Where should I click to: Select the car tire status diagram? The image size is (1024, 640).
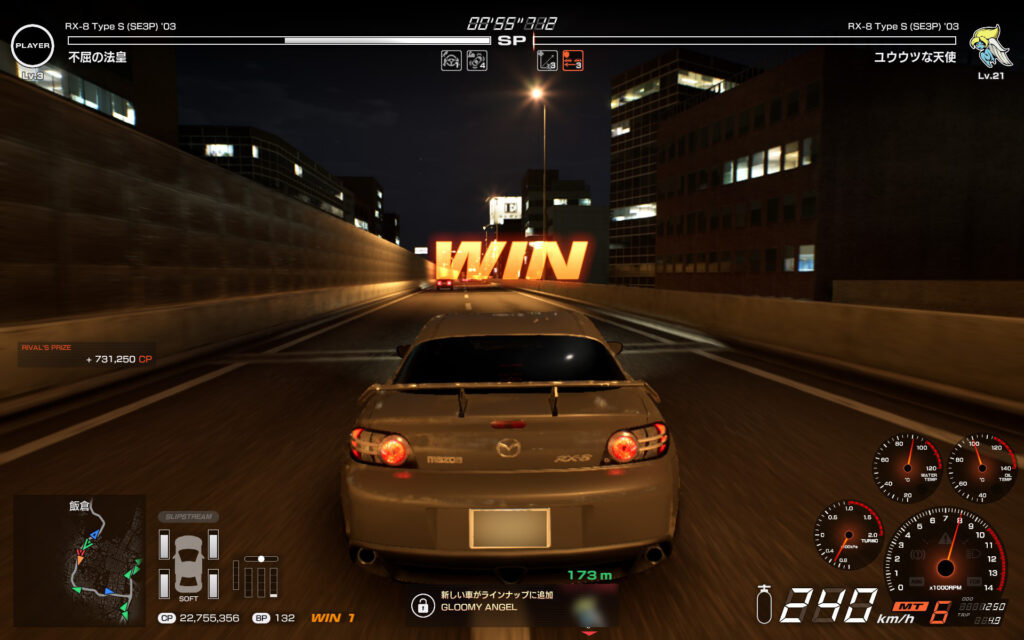pos(188,564)
